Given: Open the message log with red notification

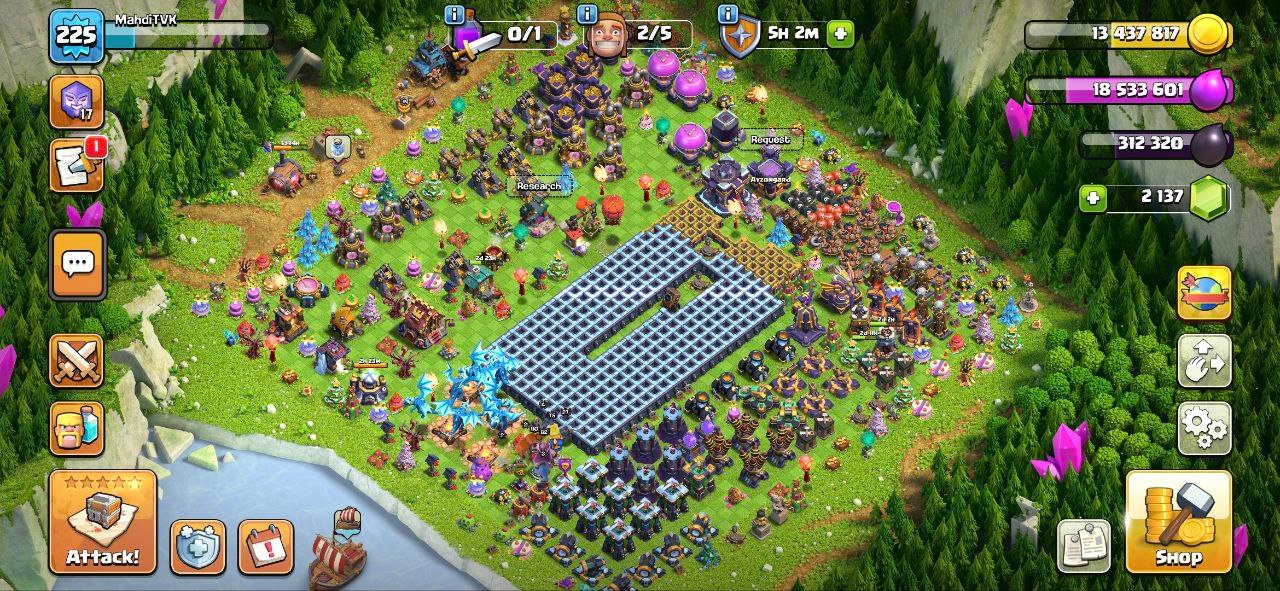Looking at the screenshot, I should pos(76,165).
